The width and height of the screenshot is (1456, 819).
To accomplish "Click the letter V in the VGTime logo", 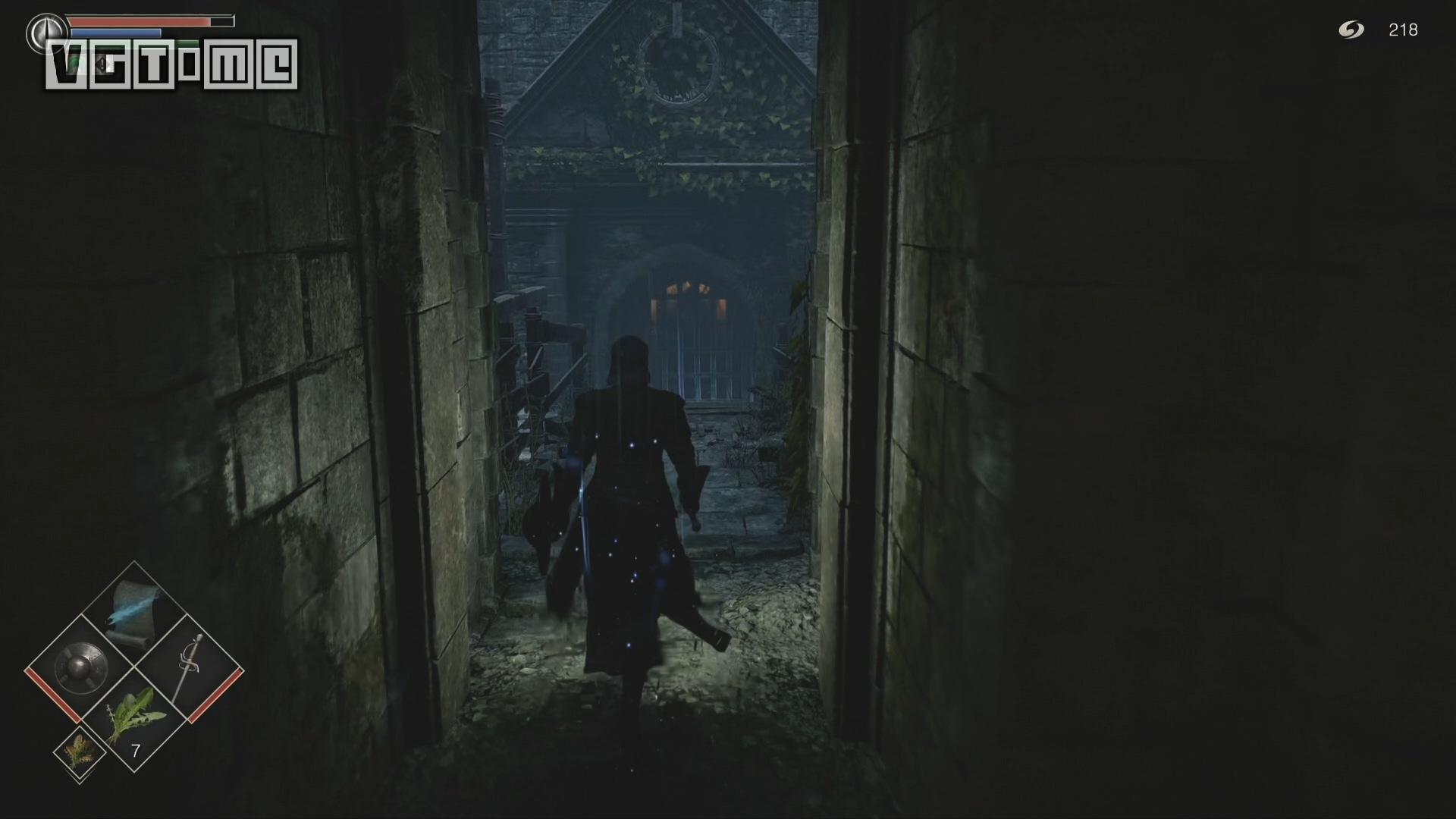I will 63,63.
